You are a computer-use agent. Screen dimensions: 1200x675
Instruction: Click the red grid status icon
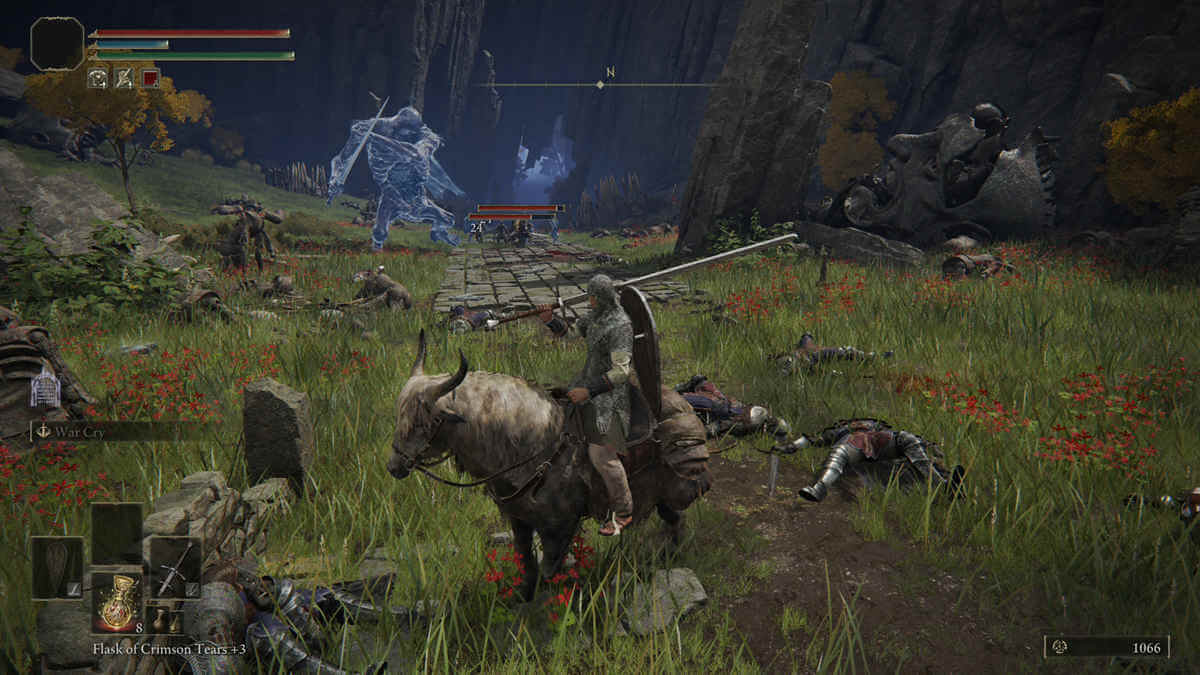[149, 78]
